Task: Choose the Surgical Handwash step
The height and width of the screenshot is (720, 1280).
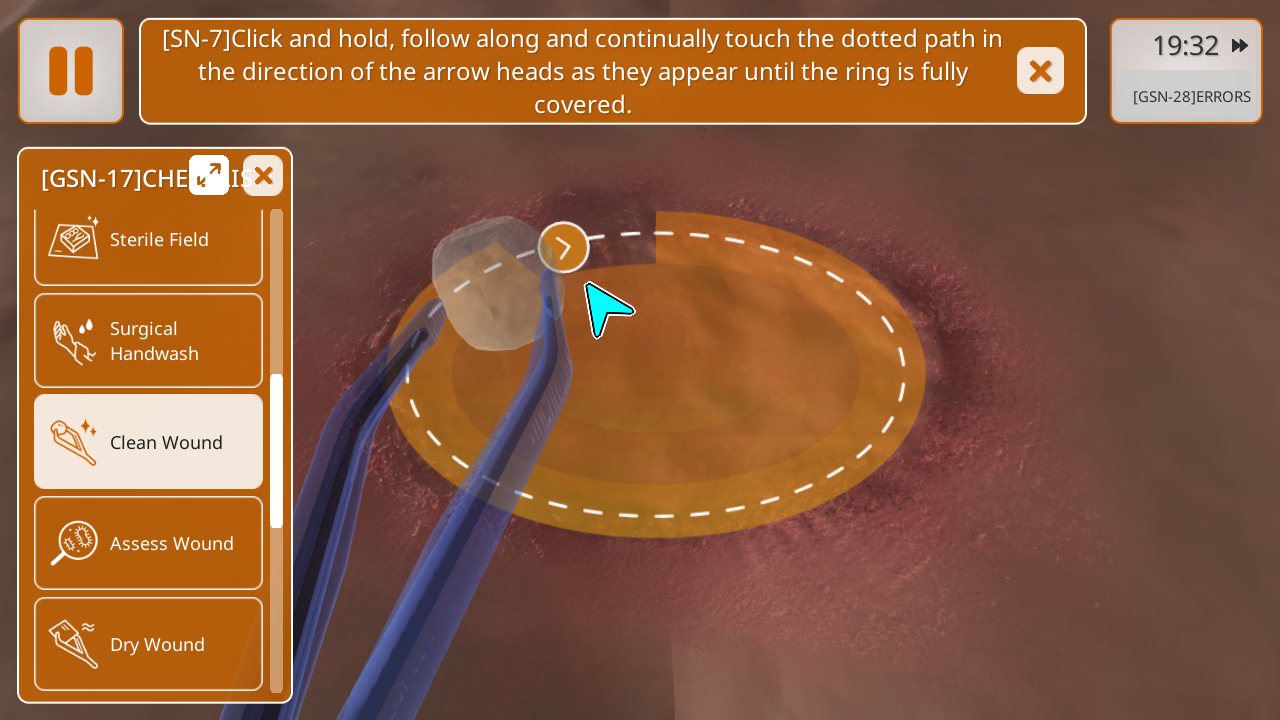Action: [x=148, y=341]
